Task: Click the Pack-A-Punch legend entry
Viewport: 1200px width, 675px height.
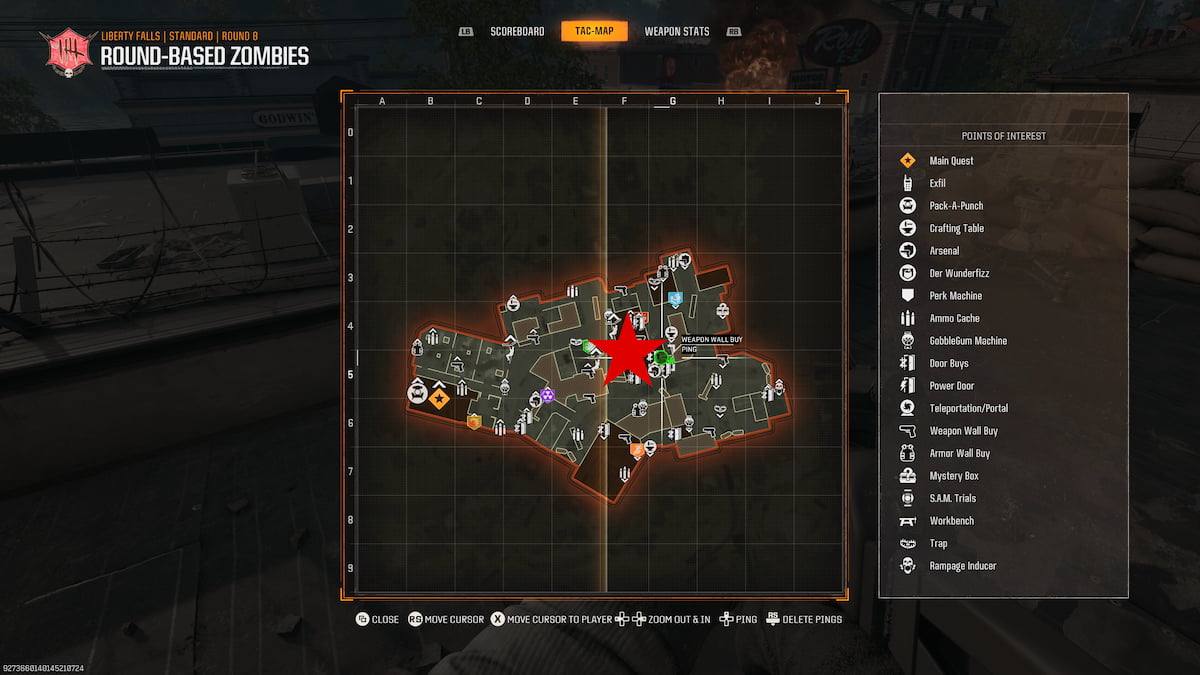Action: tap(956, 206)
